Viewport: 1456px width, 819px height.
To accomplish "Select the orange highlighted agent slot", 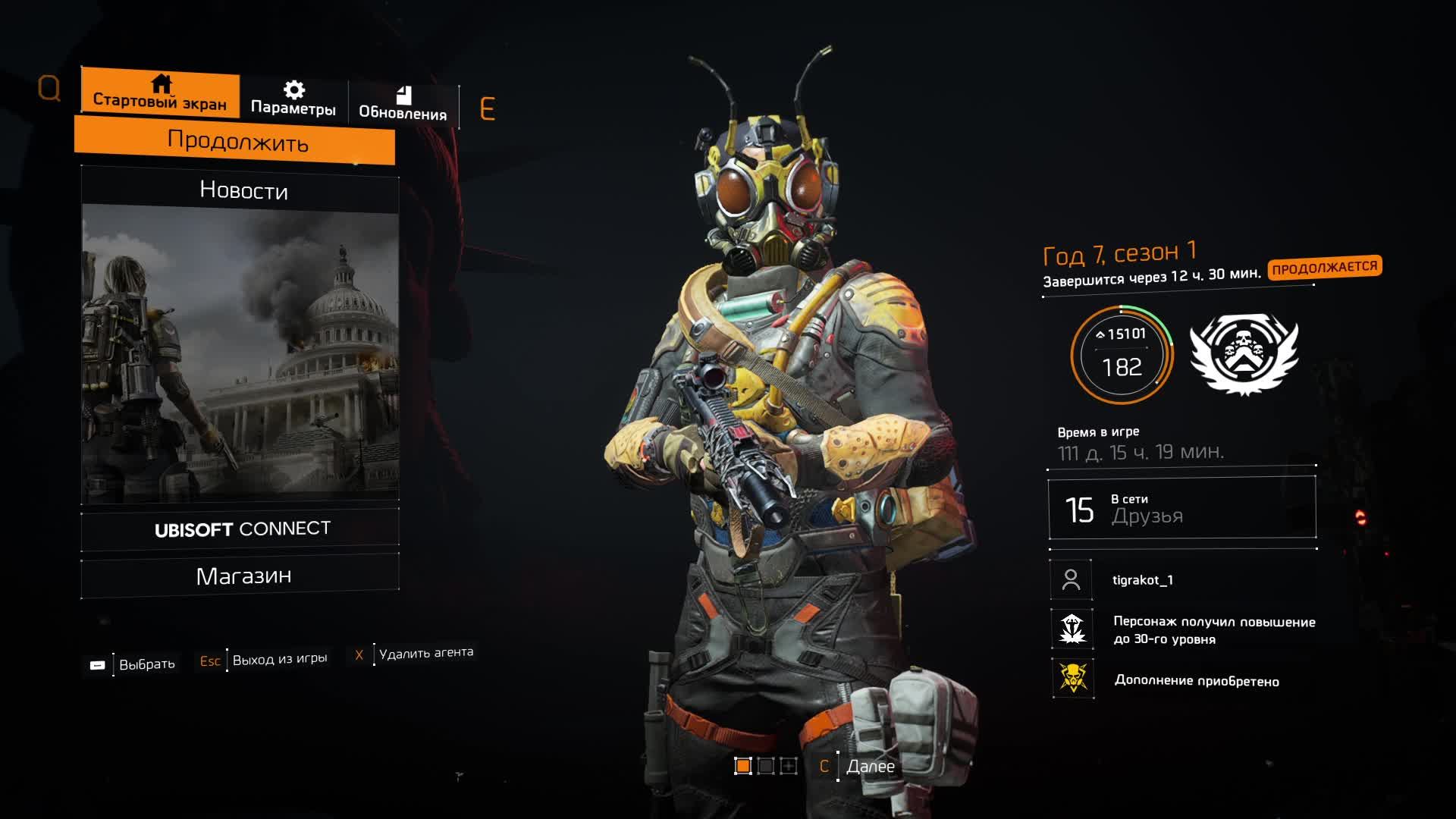I will coord(743,766).
